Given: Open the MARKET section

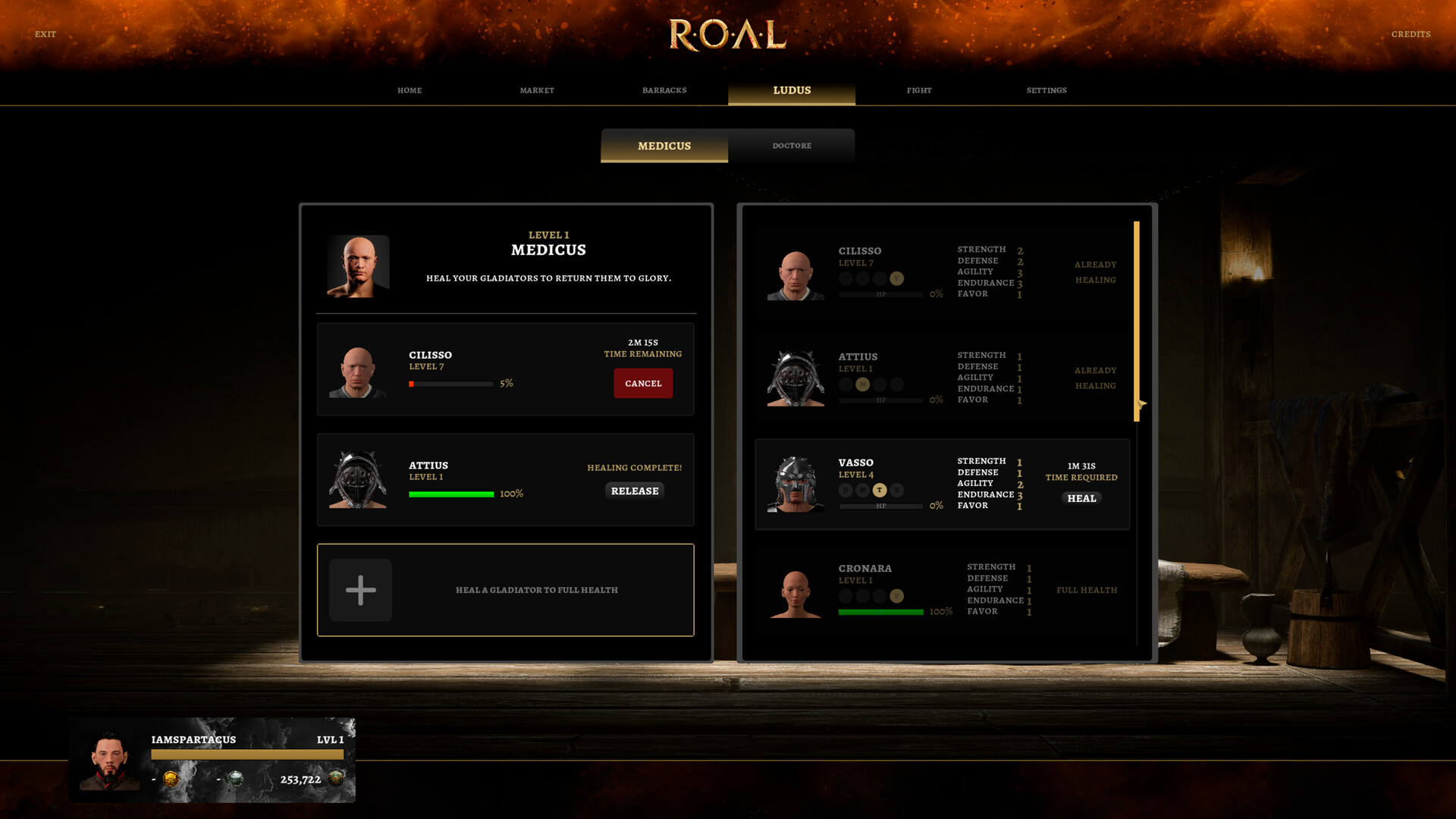Looking at the screenshot, I should (x=537, y=89).
